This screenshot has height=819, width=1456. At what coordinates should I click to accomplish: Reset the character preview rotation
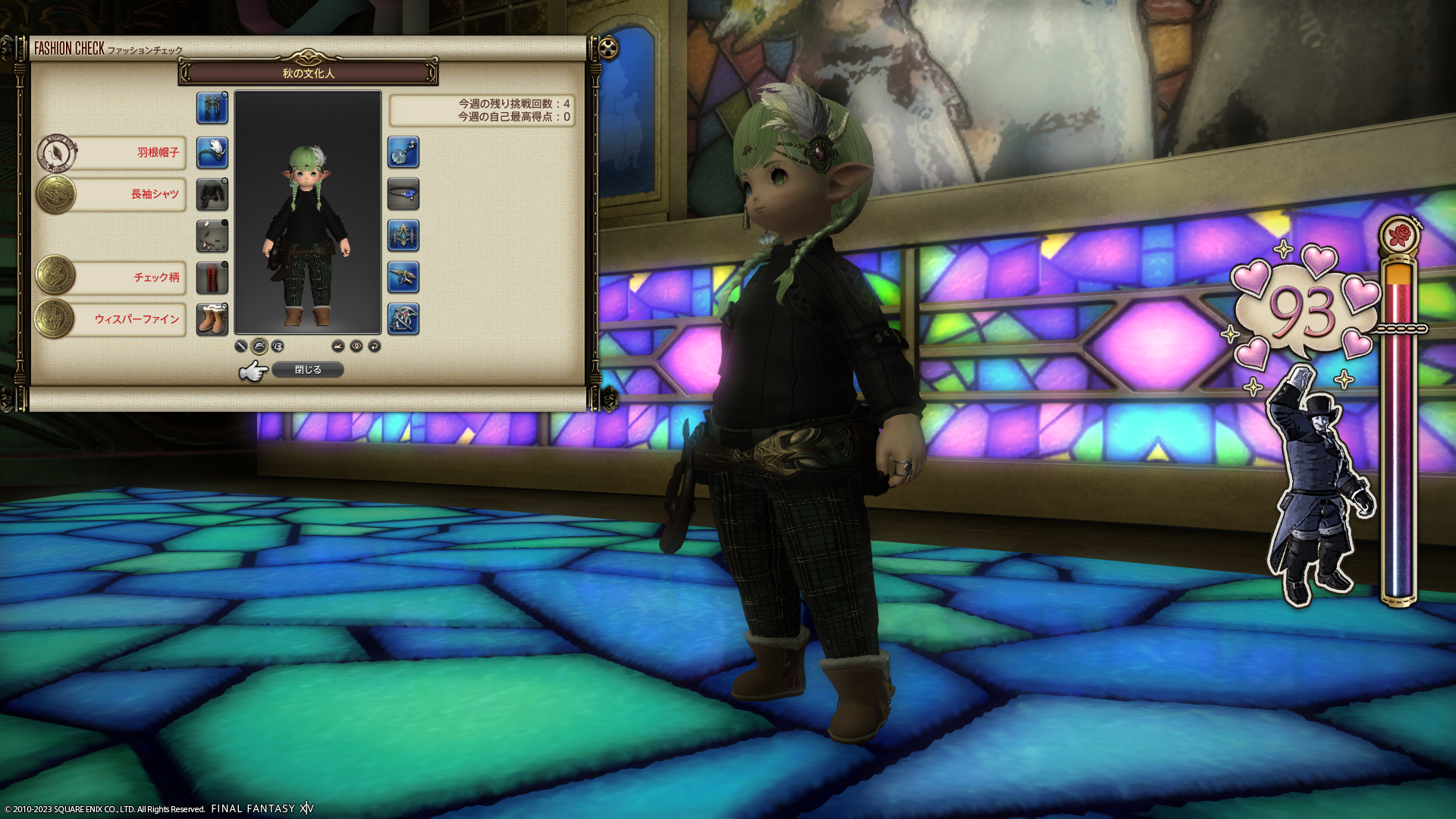tap(375, 346)
